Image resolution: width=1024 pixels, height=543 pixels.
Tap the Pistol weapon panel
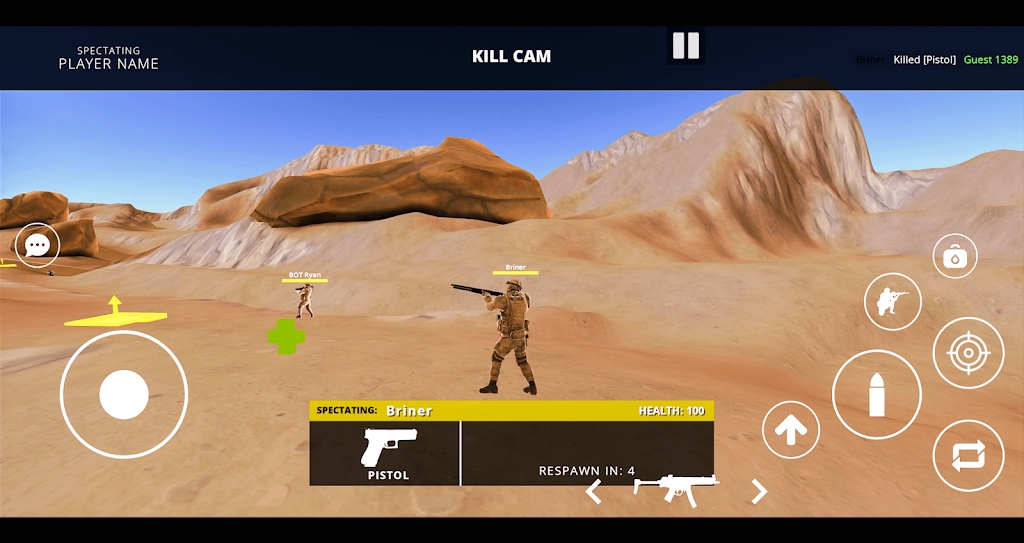point(386,453)
